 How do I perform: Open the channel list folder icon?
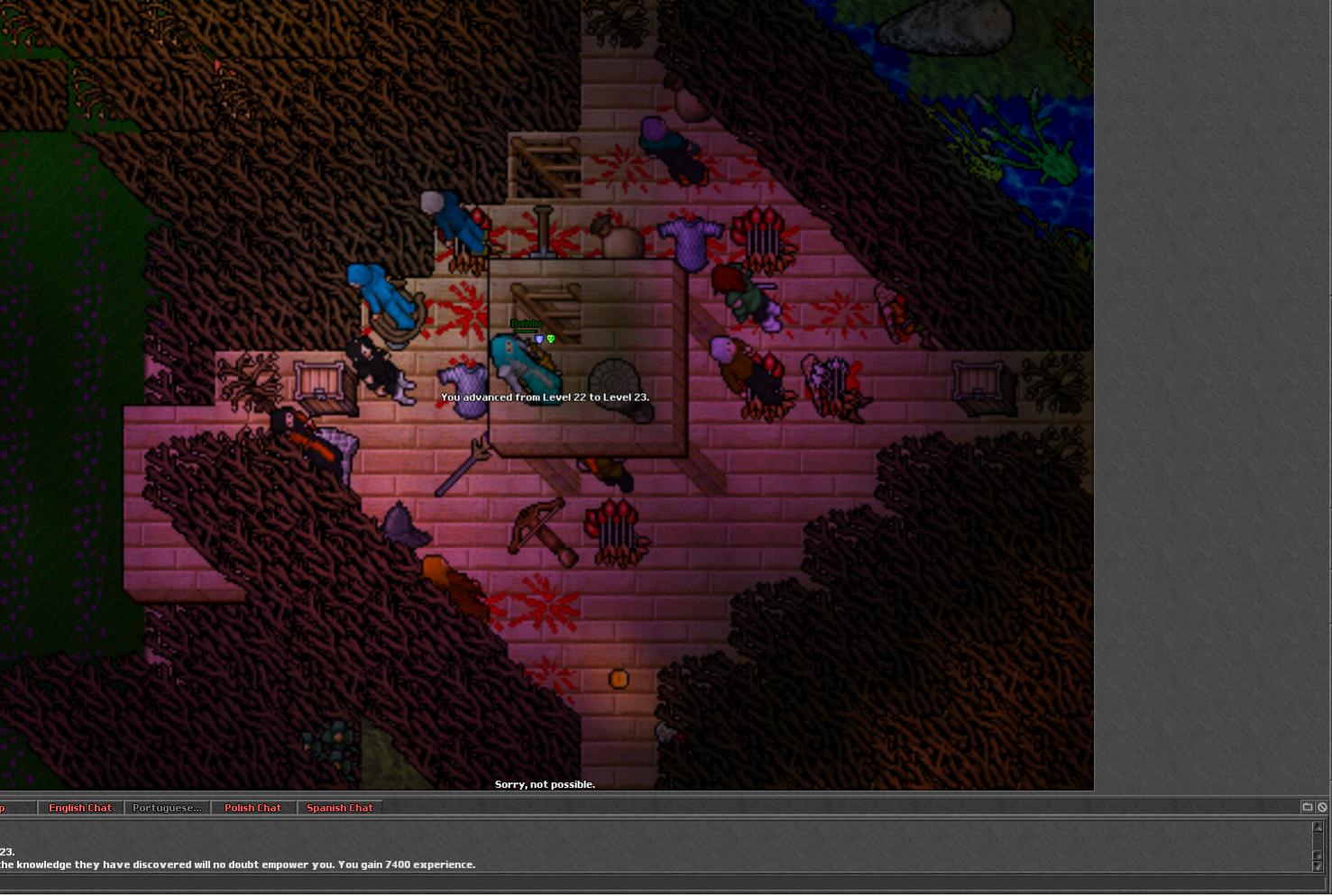pyautogui.click(x=1307, y=807)
